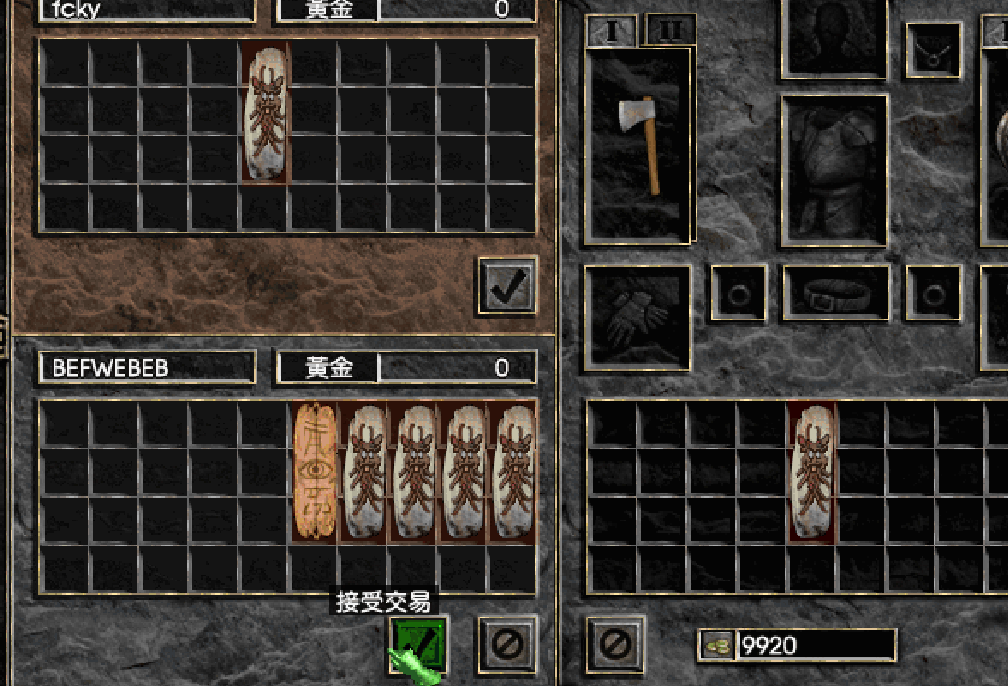Image resolution: width=1008 pixels, height=686 pixels.
Task: Select the gloves equipment slot
Action: [x=637, y=317]
